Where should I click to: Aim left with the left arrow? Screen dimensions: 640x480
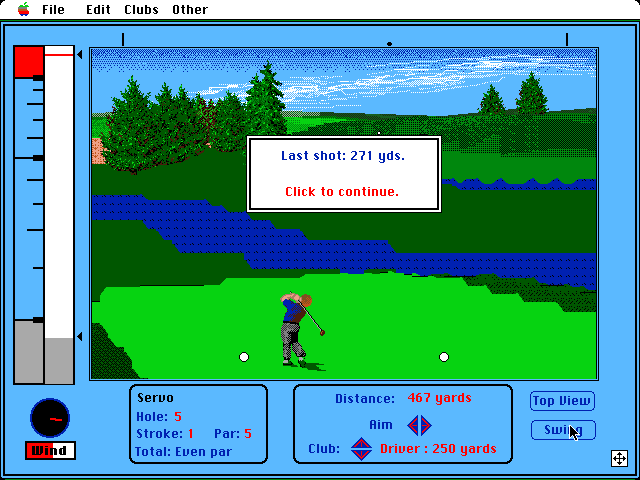[413, 425]
